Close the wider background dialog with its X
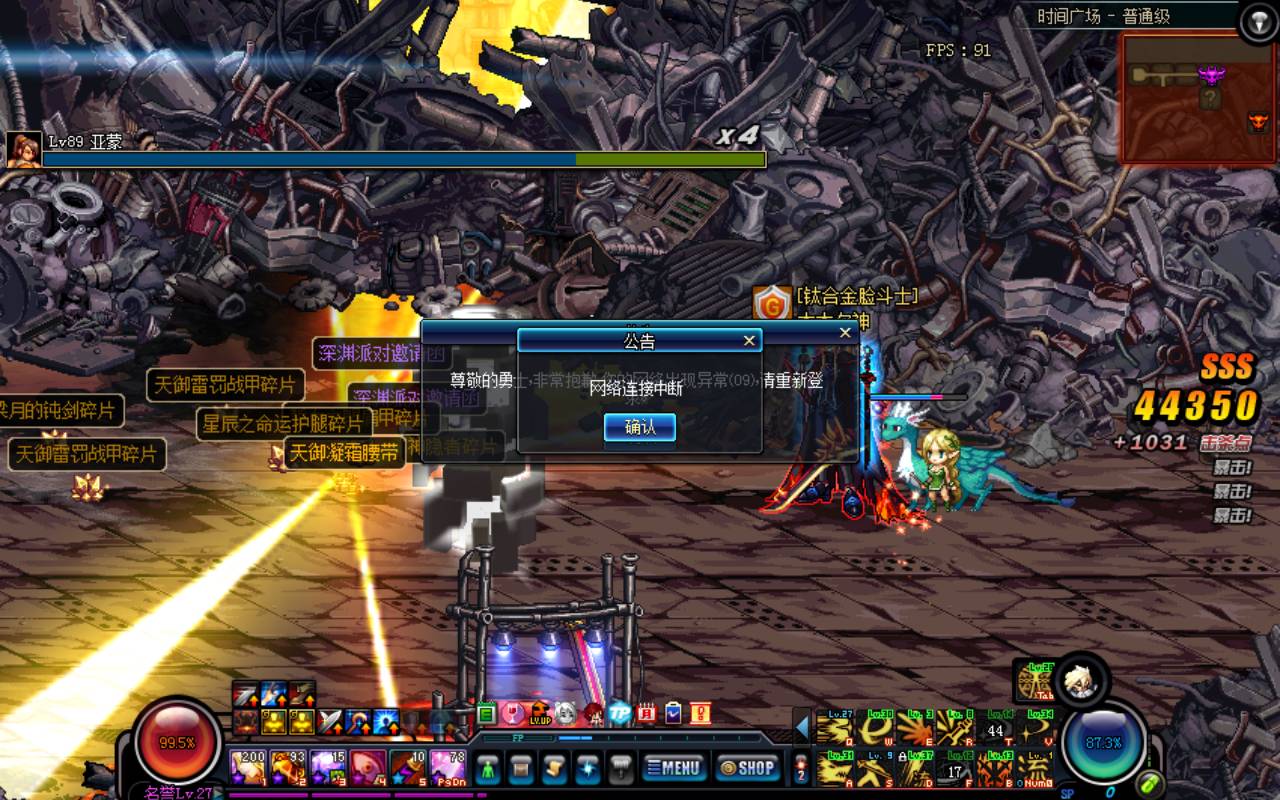The image size is (1280, 800). coord(846,333)
